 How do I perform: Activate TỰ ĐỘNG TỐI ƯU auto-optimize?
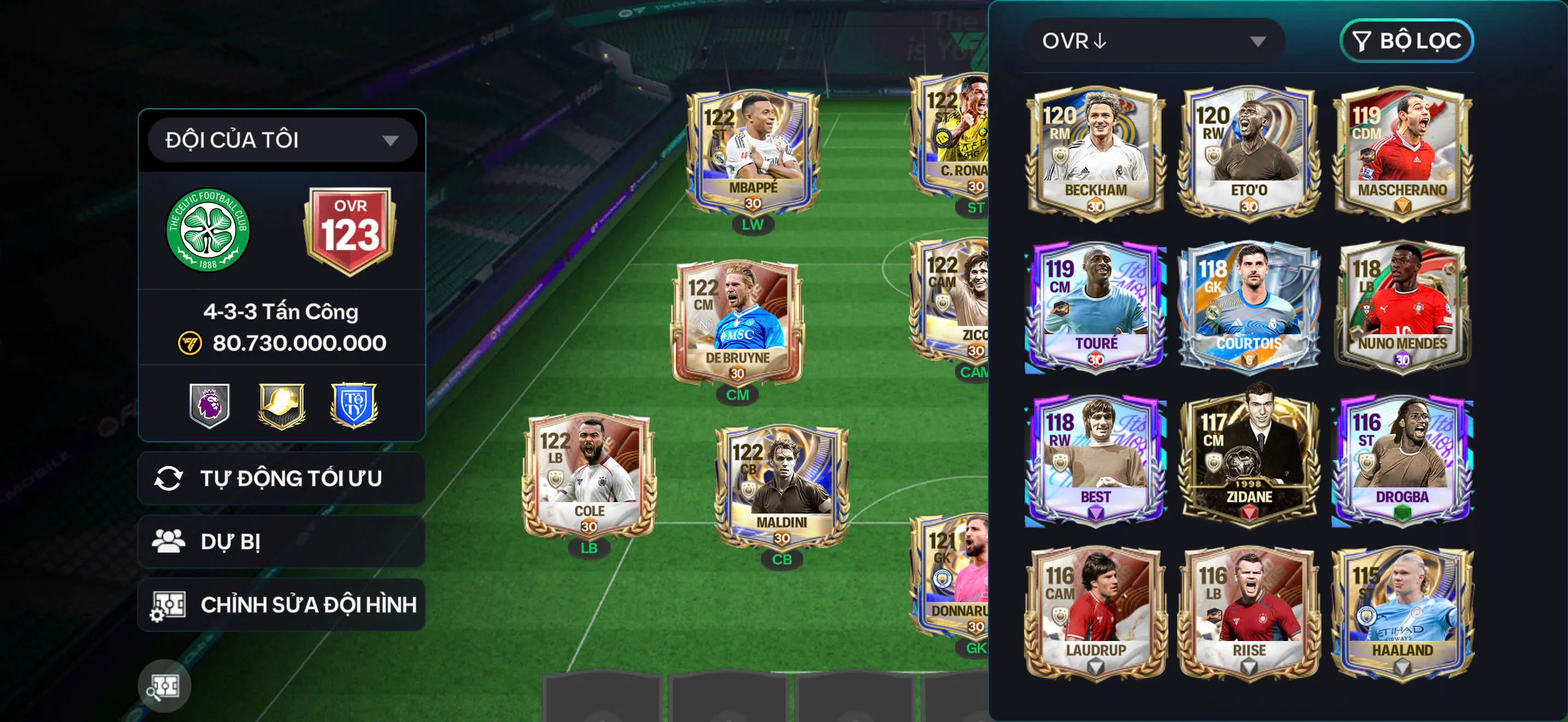click(x=282, y=479)
